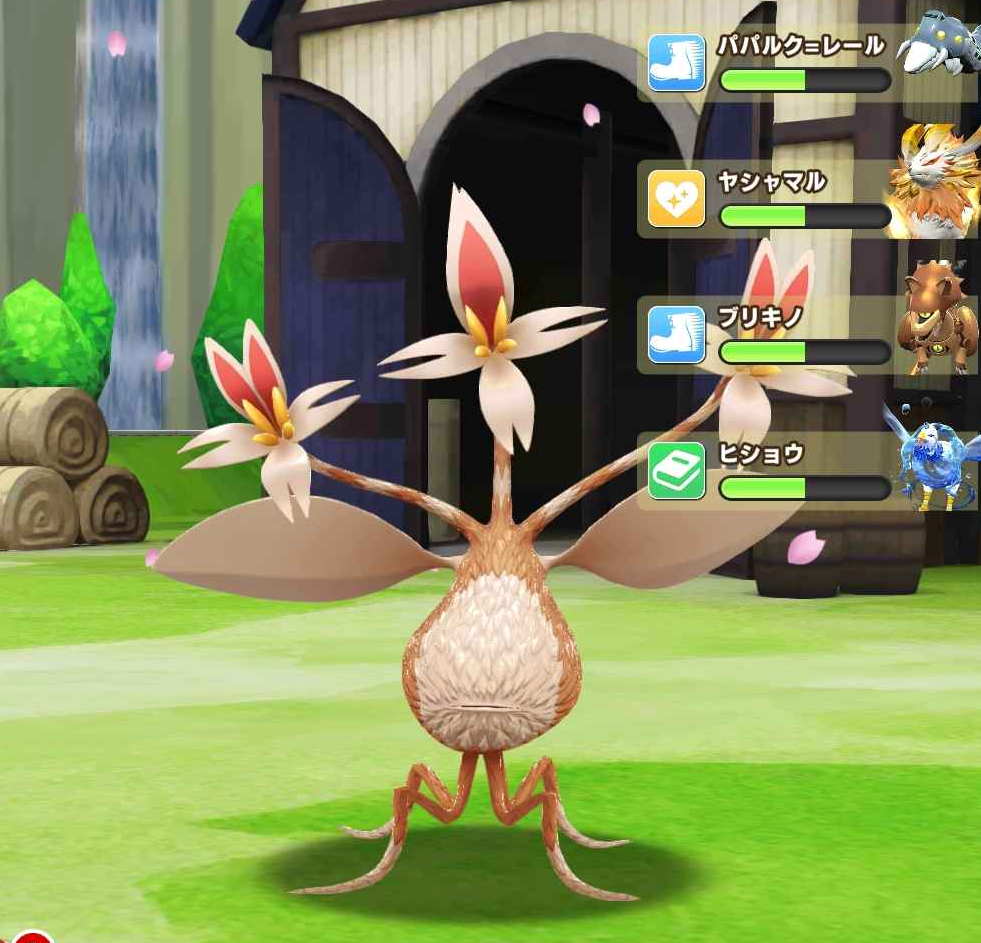The height and width of the screenshot is (943, 981).
Task: Click the blue boot icon beside ブリキノ
Action: (676, 334)
